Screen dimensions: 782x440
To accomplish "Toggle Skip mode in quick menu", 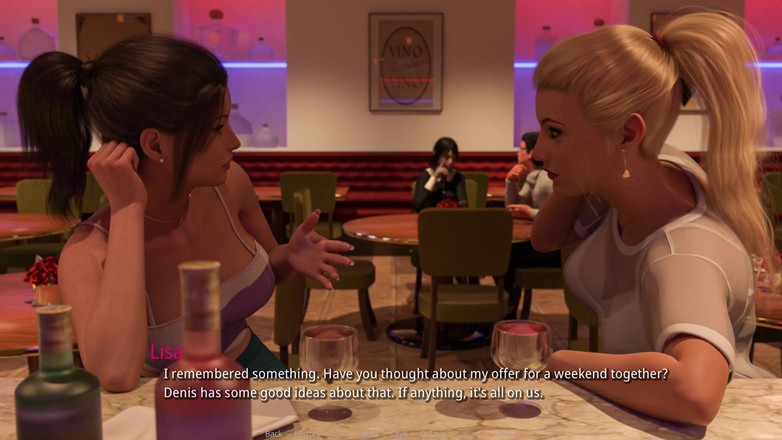I will 341,434.
